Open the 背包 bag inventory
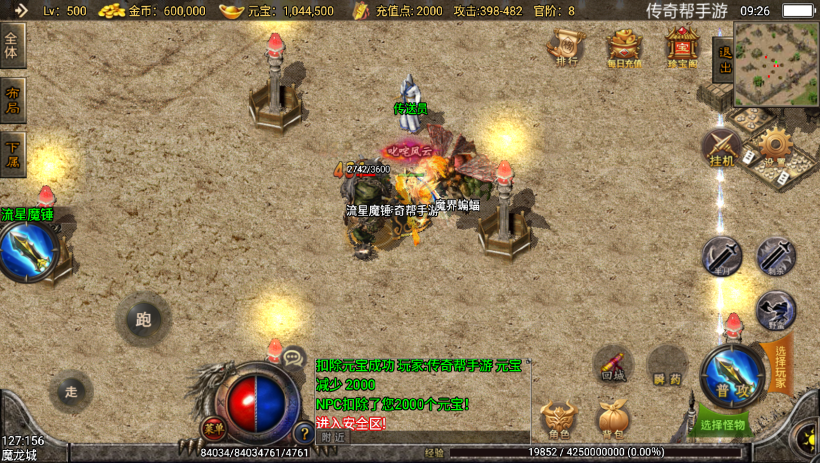This screenshot has height=463, width=820. 612,420
